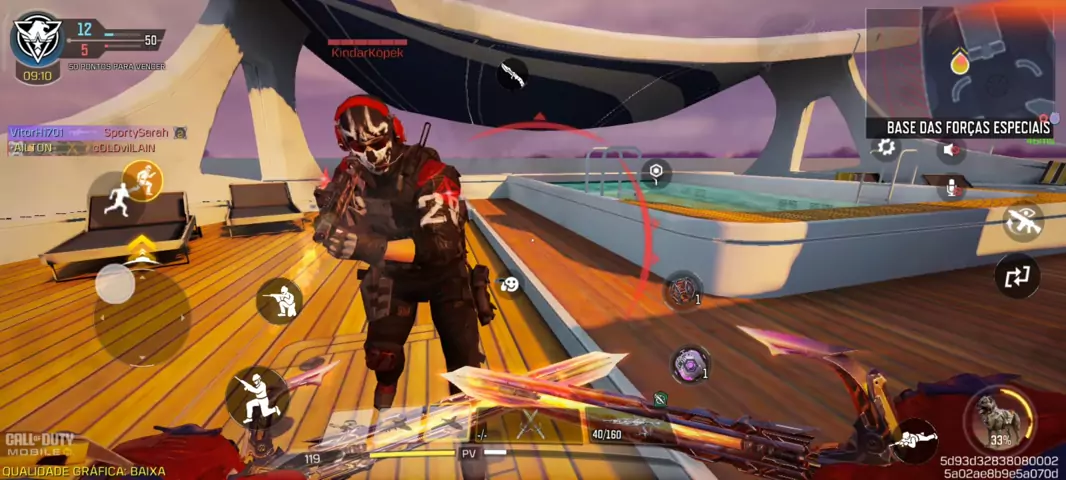Throw the lethal grenade

click(683, 290)
